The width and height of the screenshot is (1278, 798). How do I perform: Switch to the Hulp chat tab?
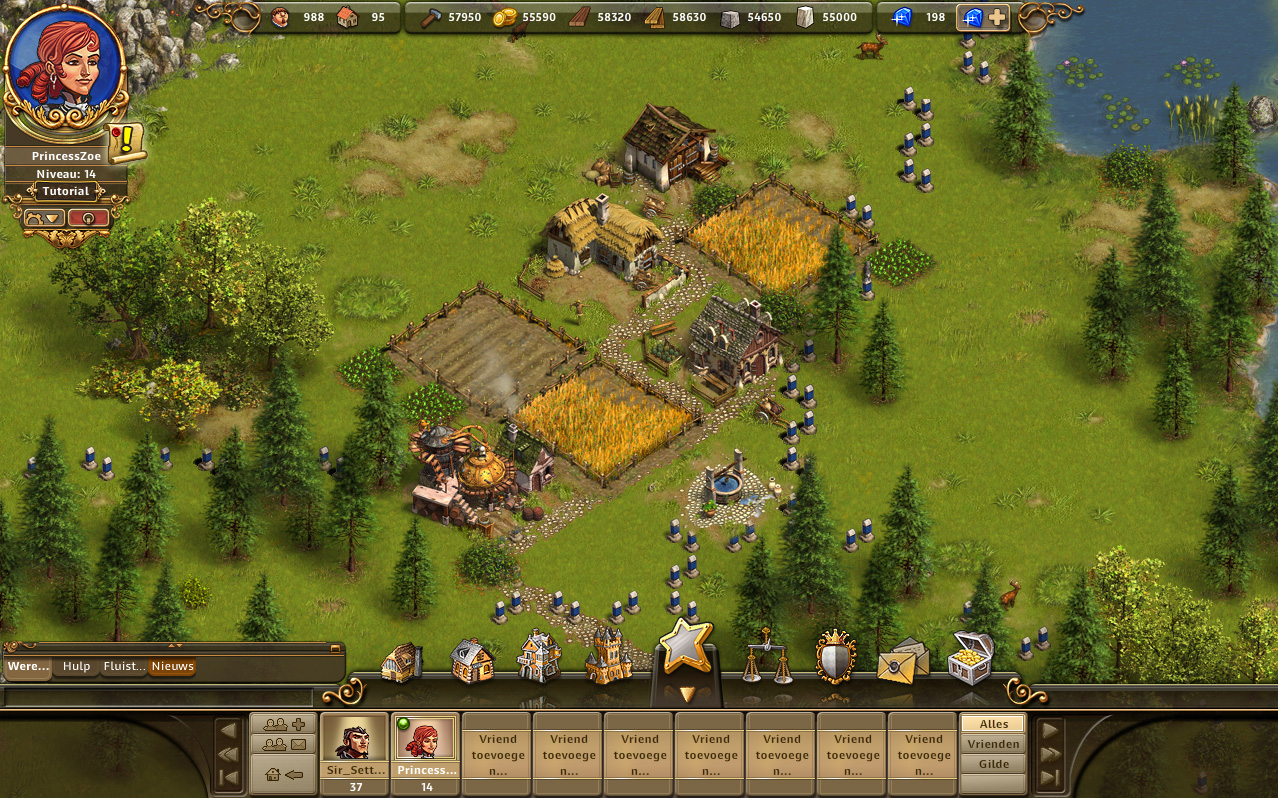(x=76, y=667)
